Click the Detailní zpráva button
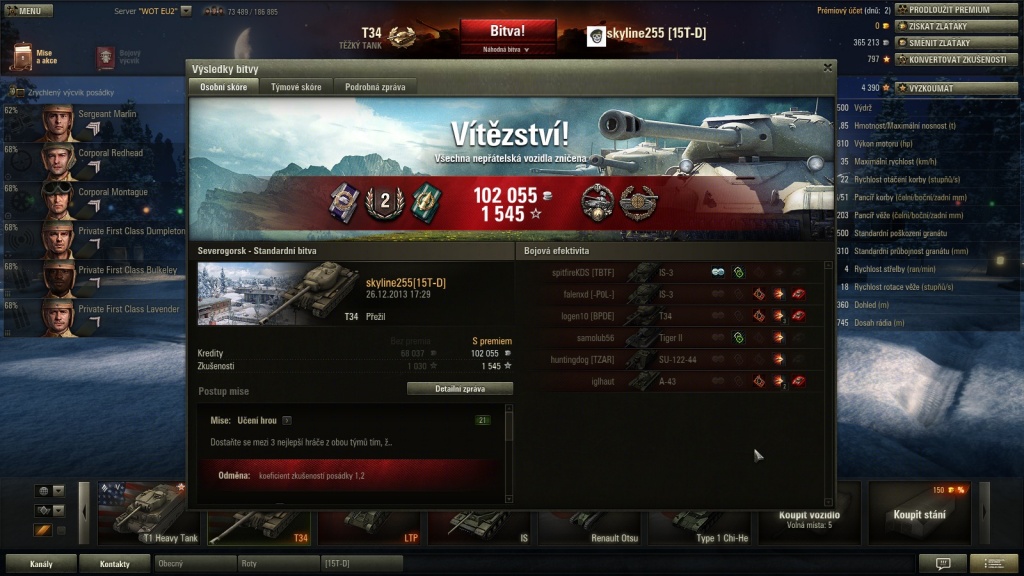Viewport: 1024px width, 576px height. point(460,389)
